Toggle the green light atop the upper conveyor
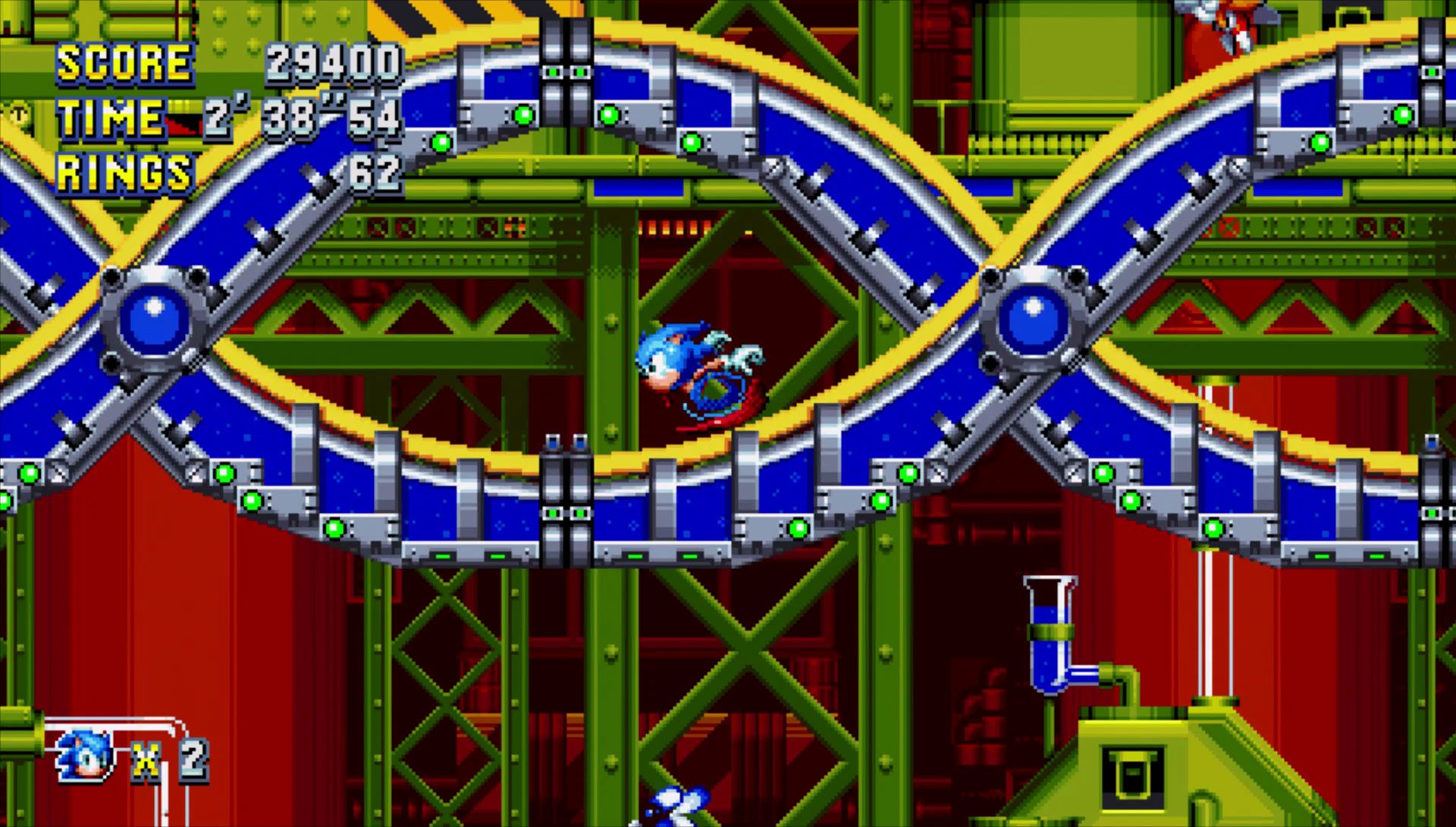The height and width of the screenshot is (827, 1456). point(523,114)
